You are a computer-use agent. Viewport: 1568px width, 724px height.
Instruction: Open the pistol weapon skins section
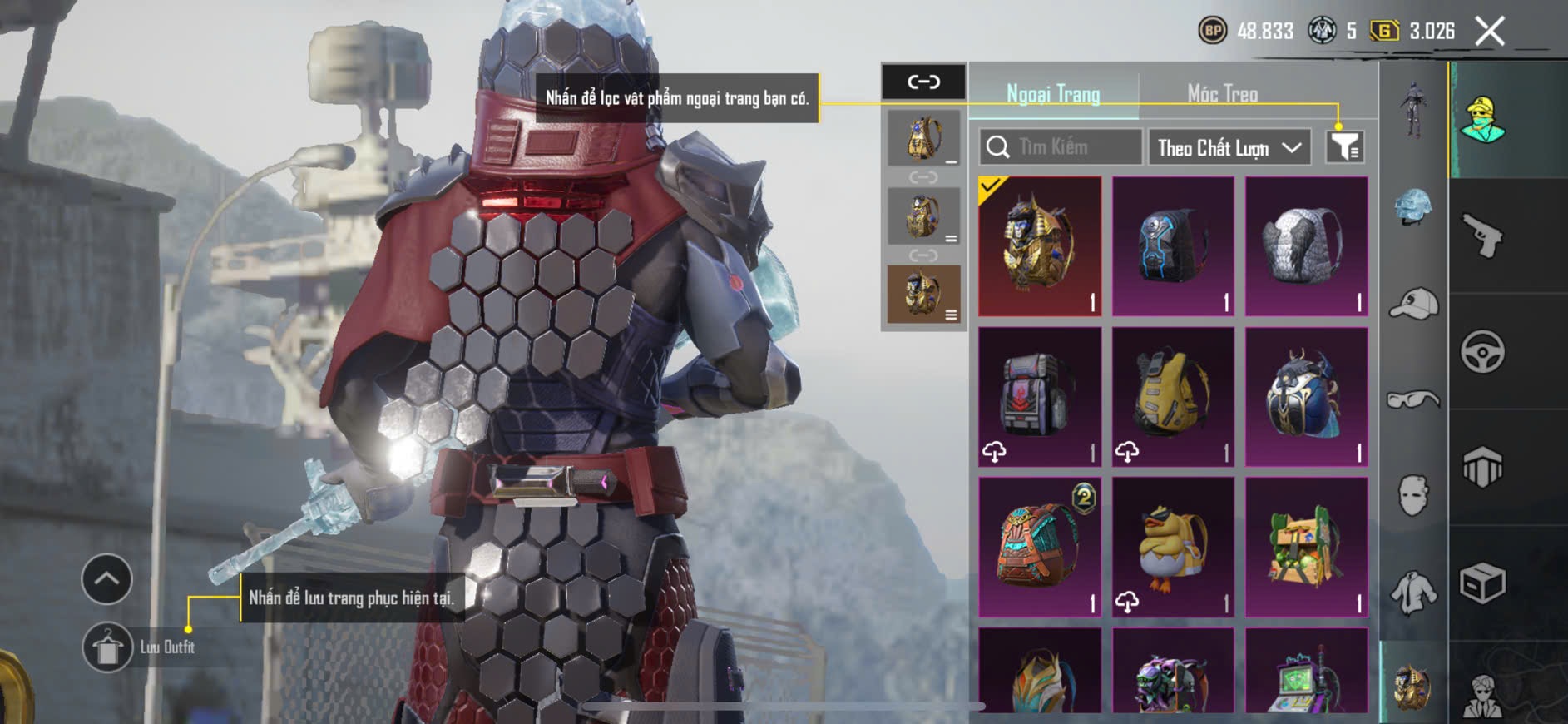[x=1483, y=236]
